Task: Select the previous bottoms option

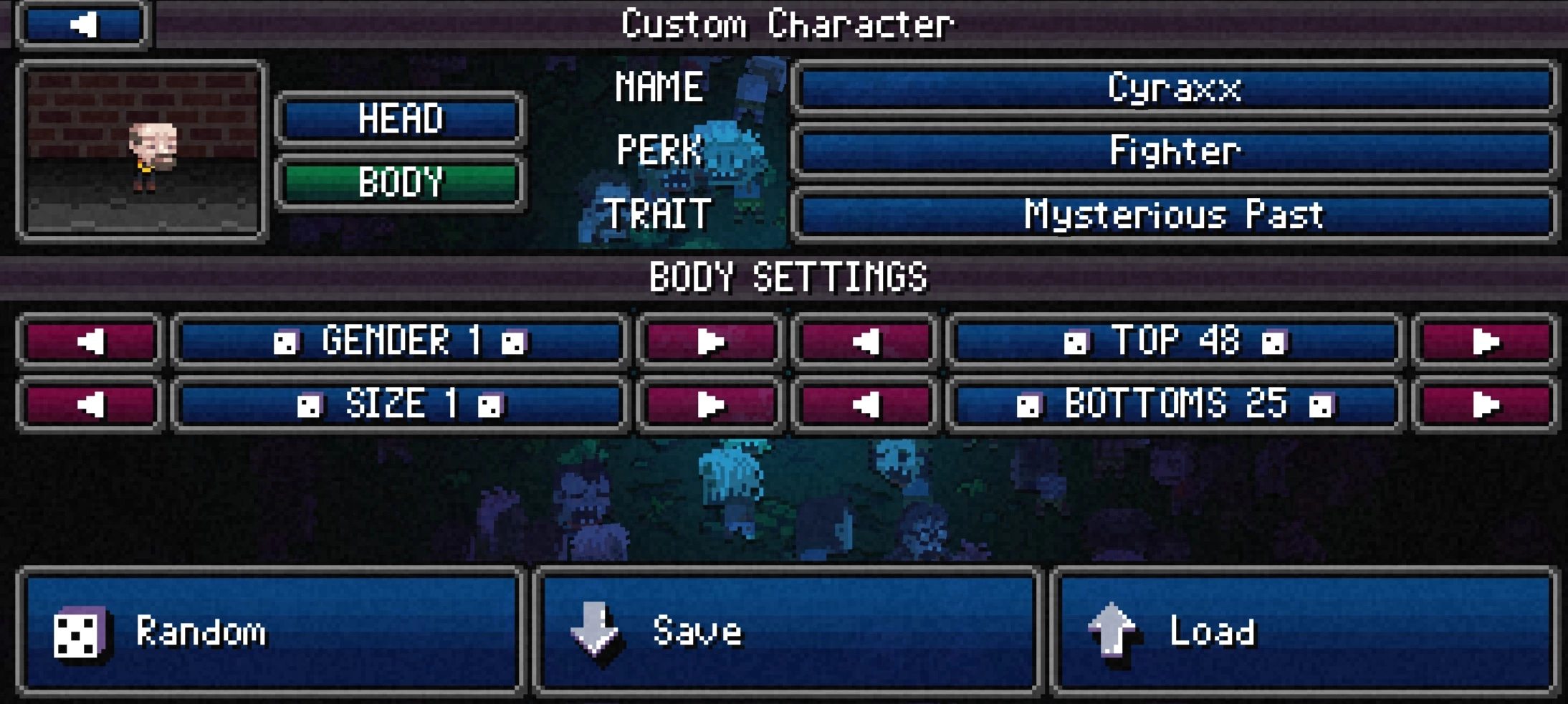Action: (866, 405)
